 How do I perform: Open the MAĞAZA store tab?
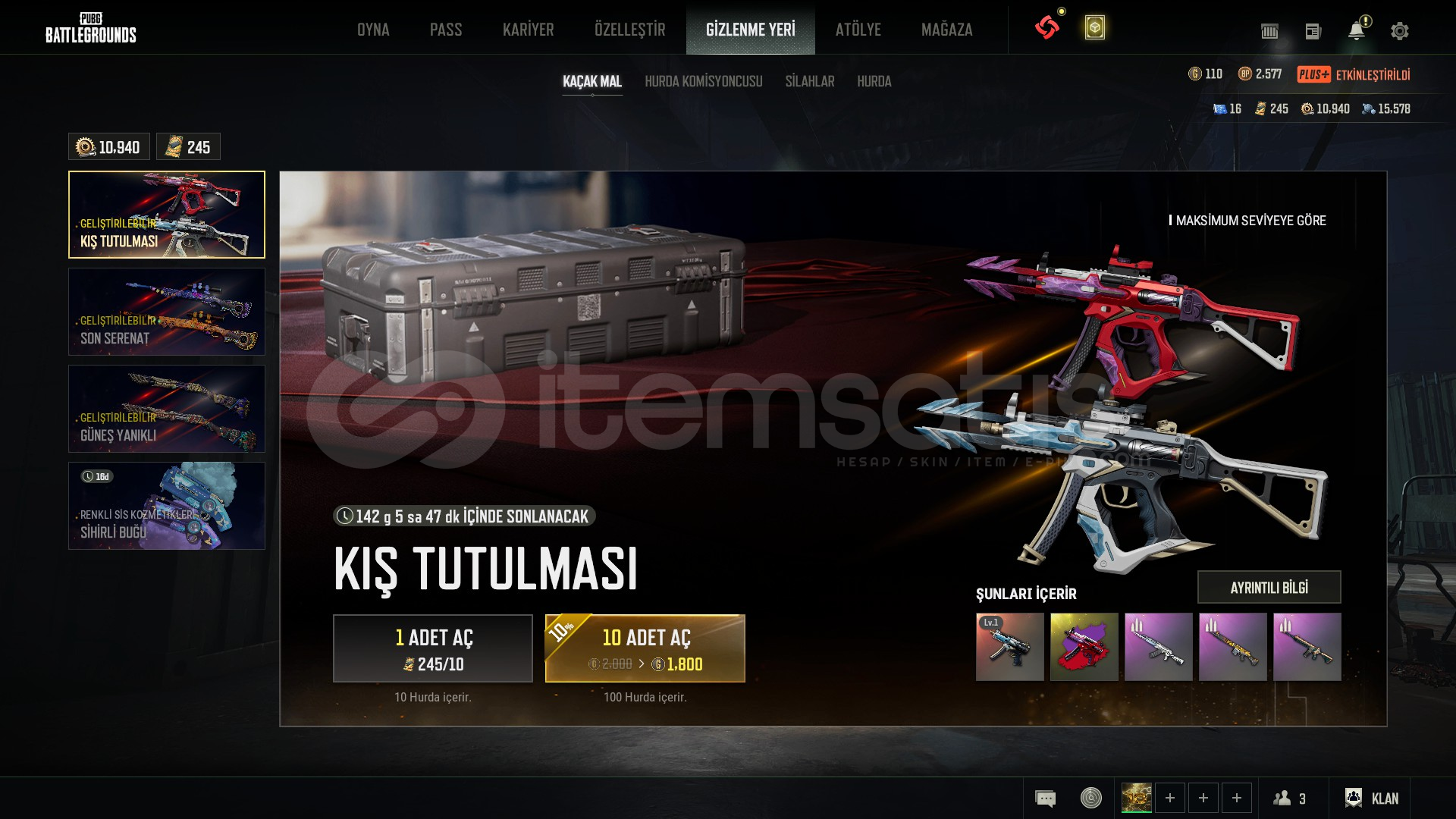[946, 30]
